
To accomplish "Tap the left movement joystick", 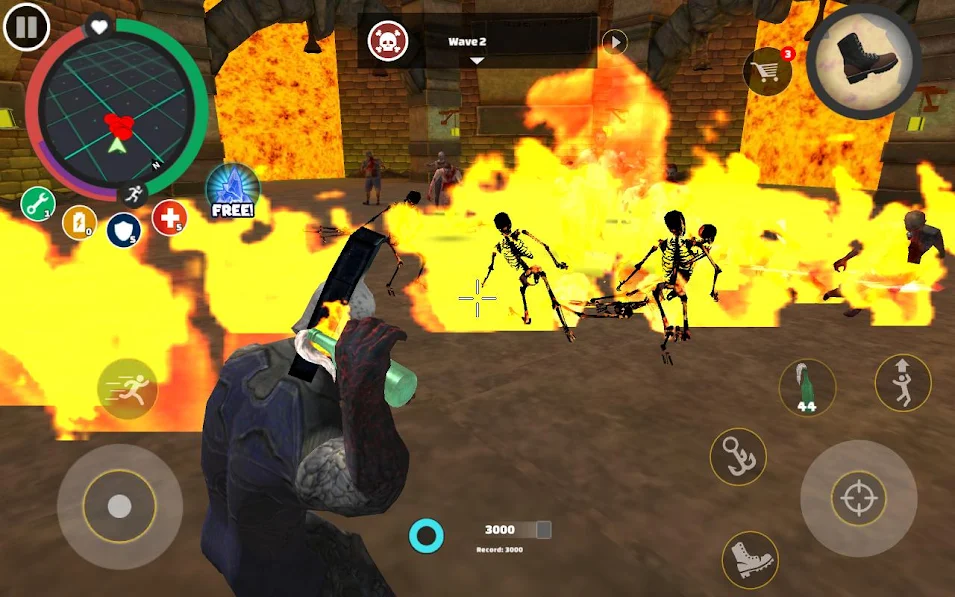I will [119, 506].
